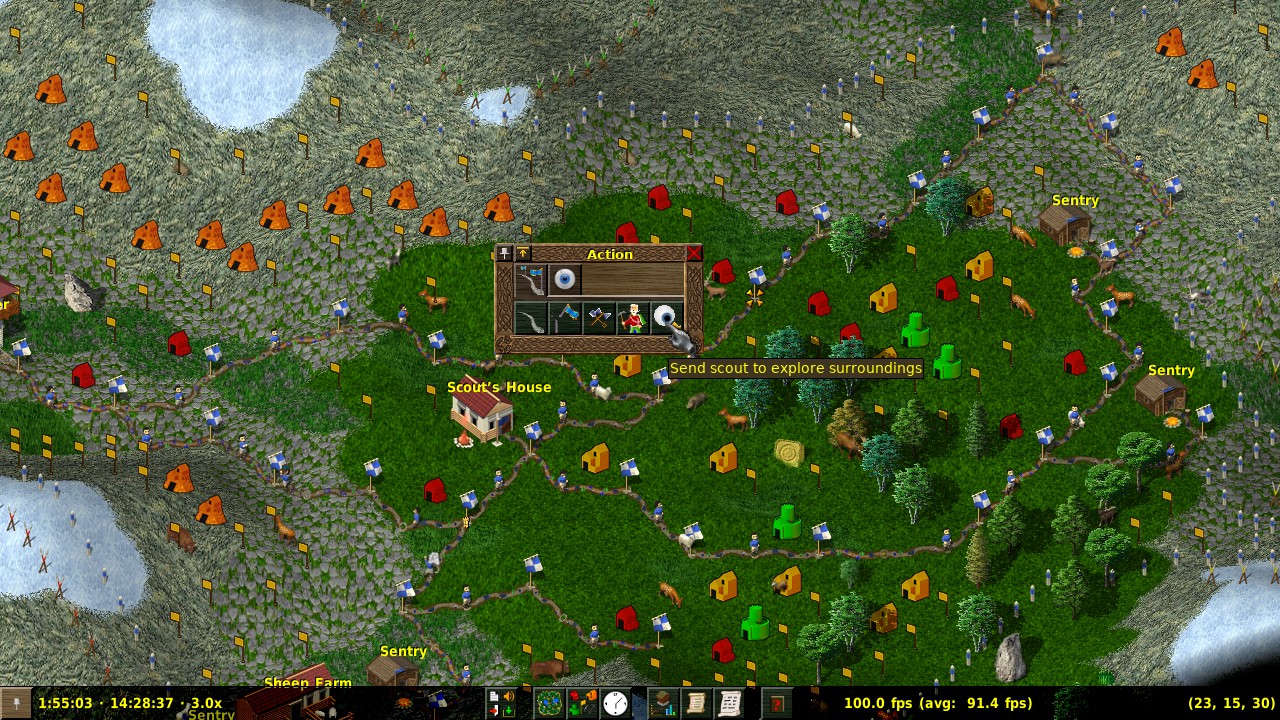The width and height of the screenshot is (1280, 720).
Task: Open the red question mark help button
Action: click(x=777, y=703)
